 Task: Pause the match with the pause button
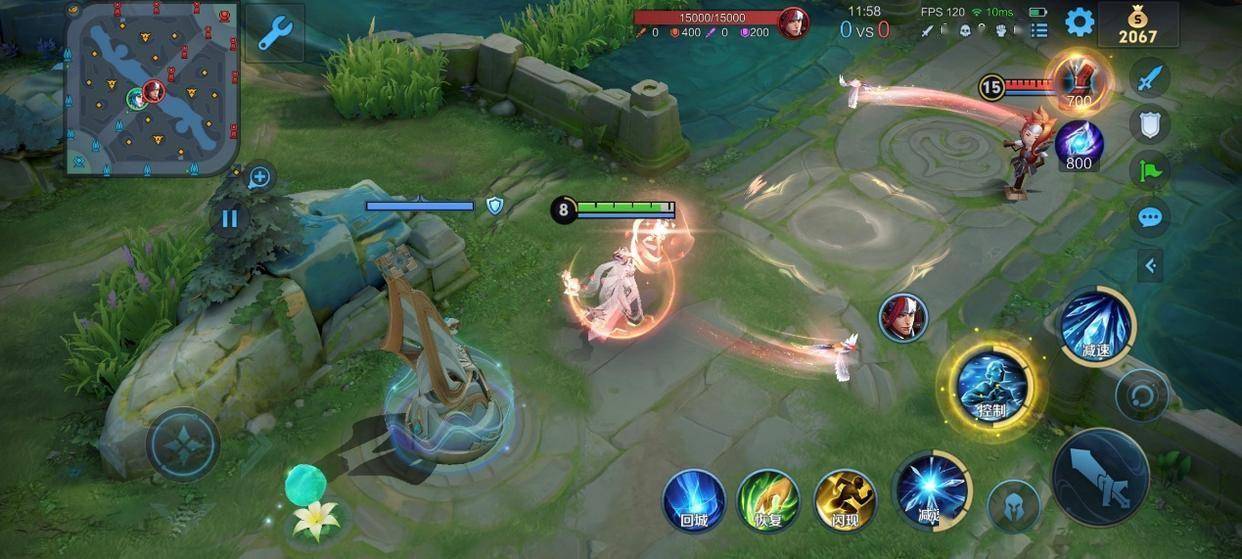(x=230, y=218)
